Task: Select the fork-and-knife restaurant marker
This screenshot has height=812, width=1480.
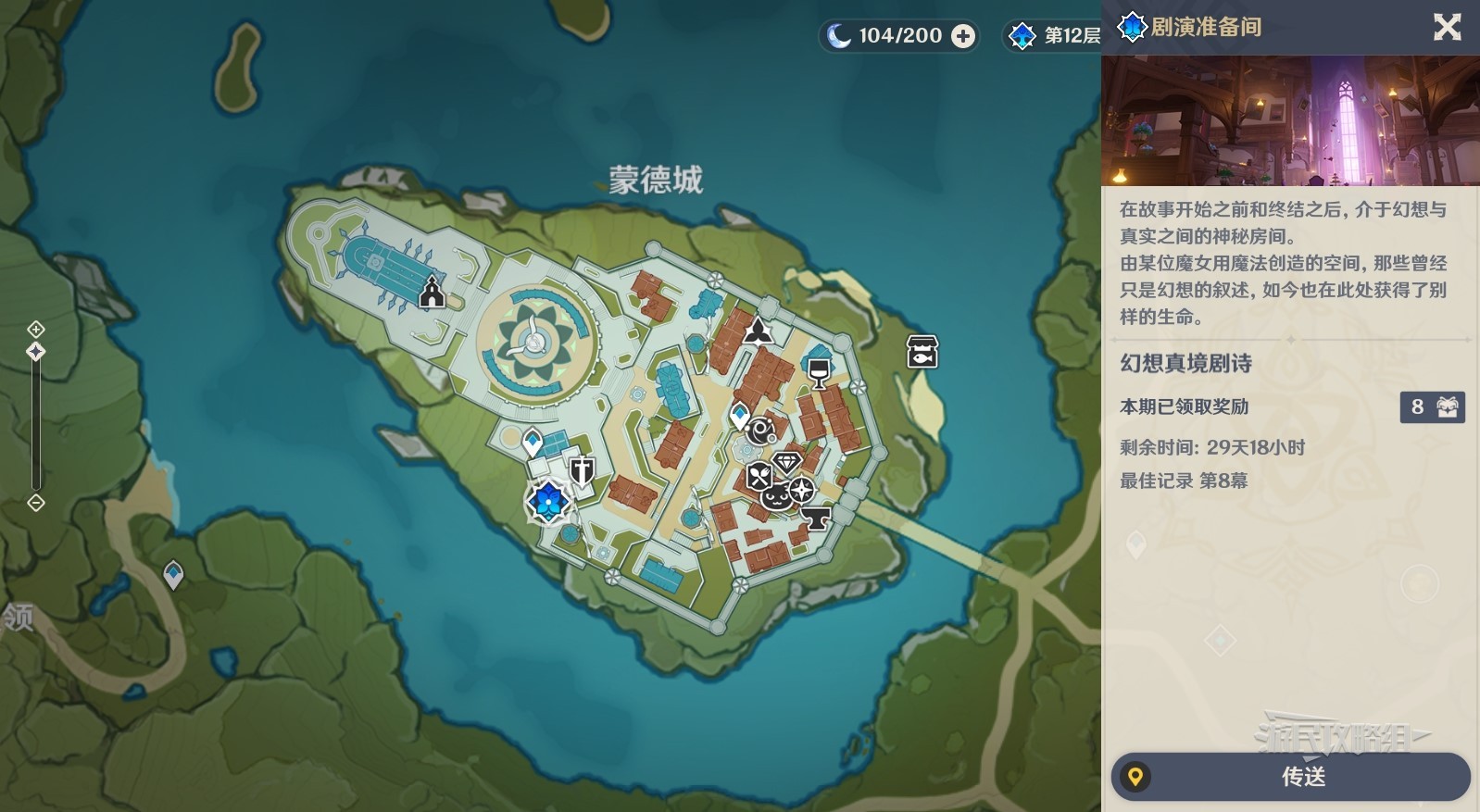Action: tap(759, 477)
